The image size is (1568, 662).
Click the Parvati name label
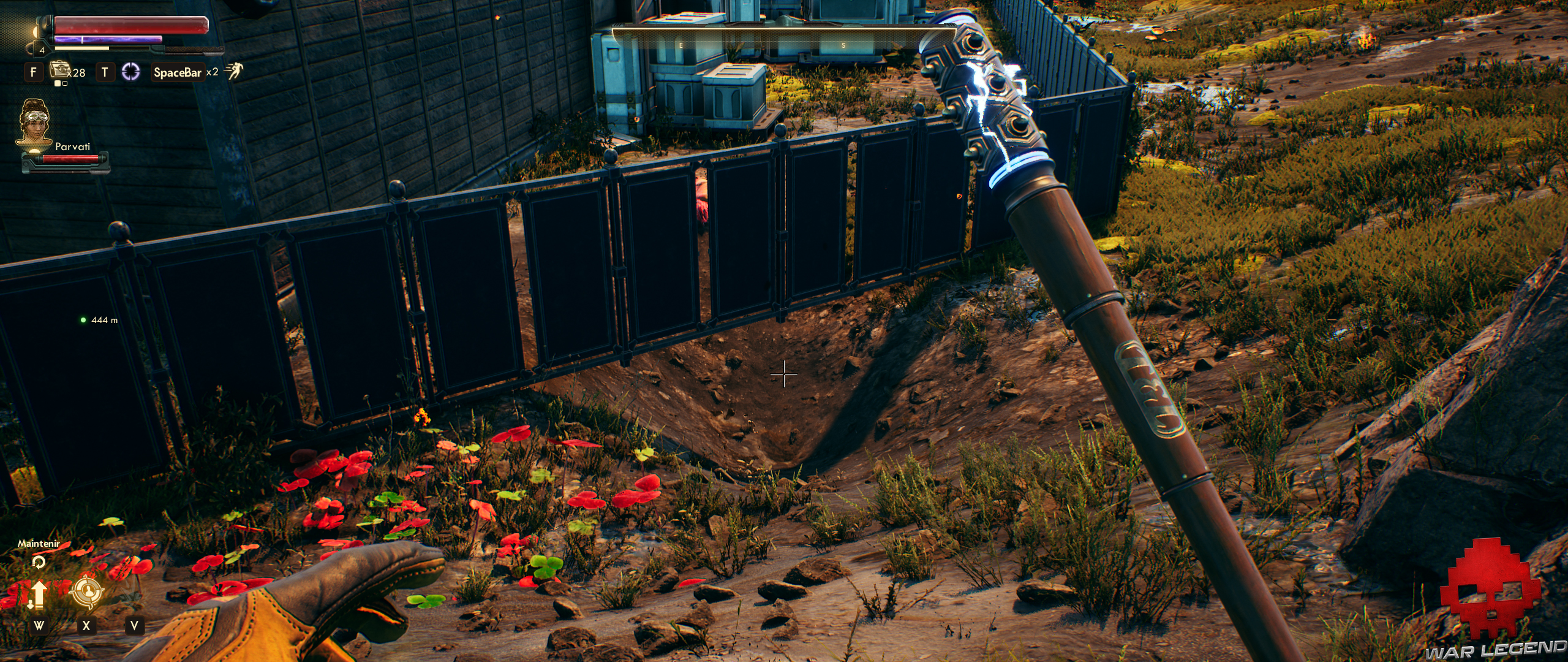click(73, 147)
